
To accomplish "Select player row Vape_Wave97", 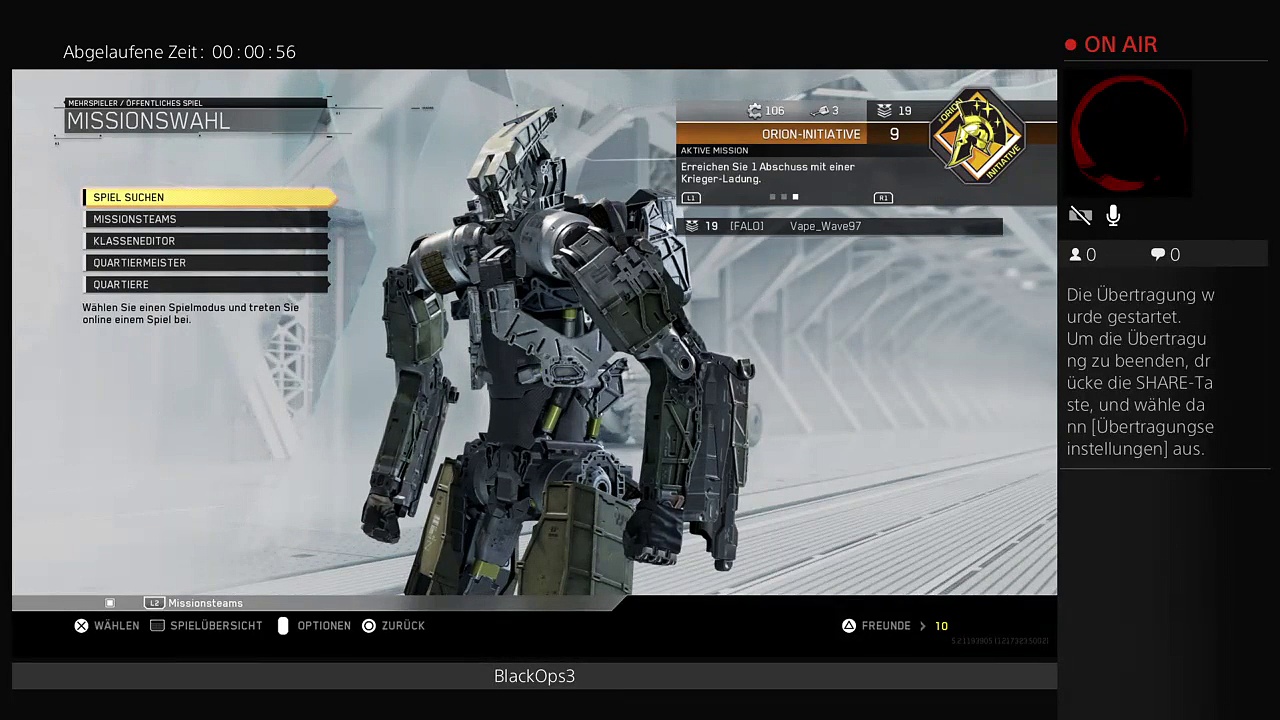I will (840, 227).
